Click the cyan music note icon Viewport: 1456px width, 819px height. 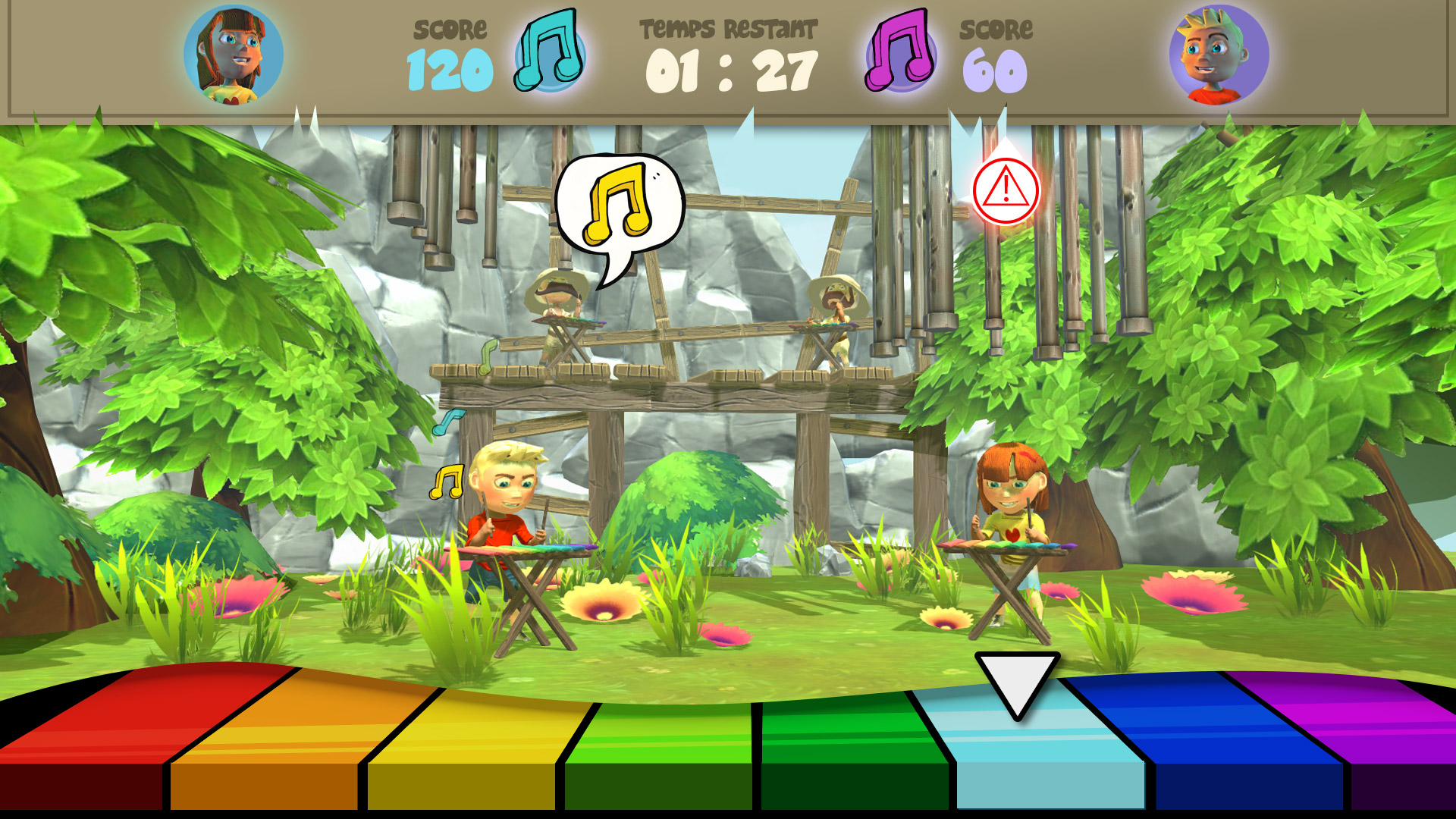tap(550, 52)
